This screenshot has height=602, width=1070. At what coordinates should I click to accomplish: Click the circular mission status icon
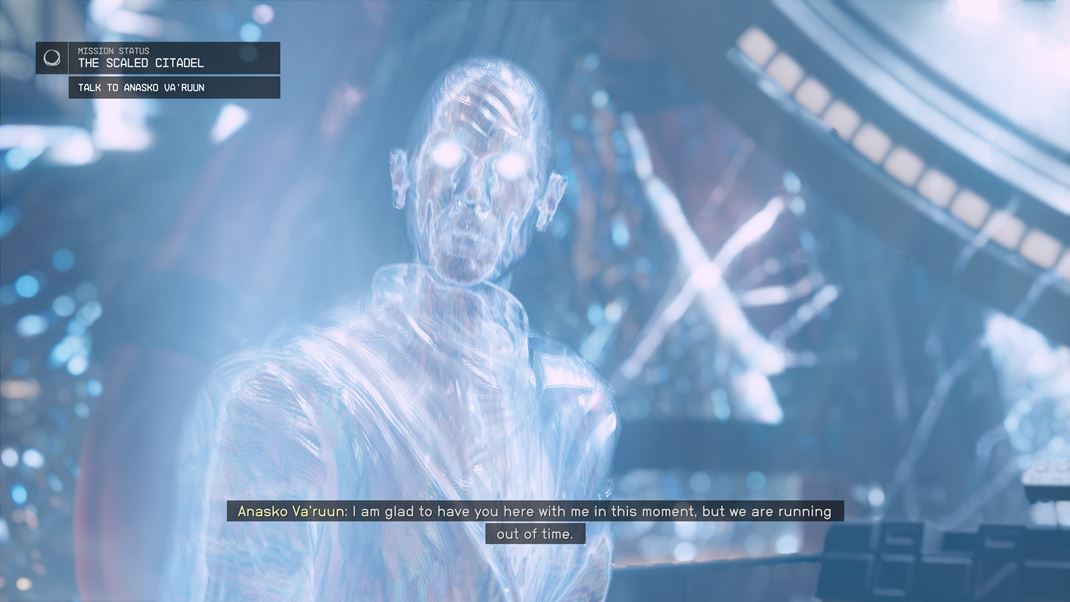click(x=52, y=58)
